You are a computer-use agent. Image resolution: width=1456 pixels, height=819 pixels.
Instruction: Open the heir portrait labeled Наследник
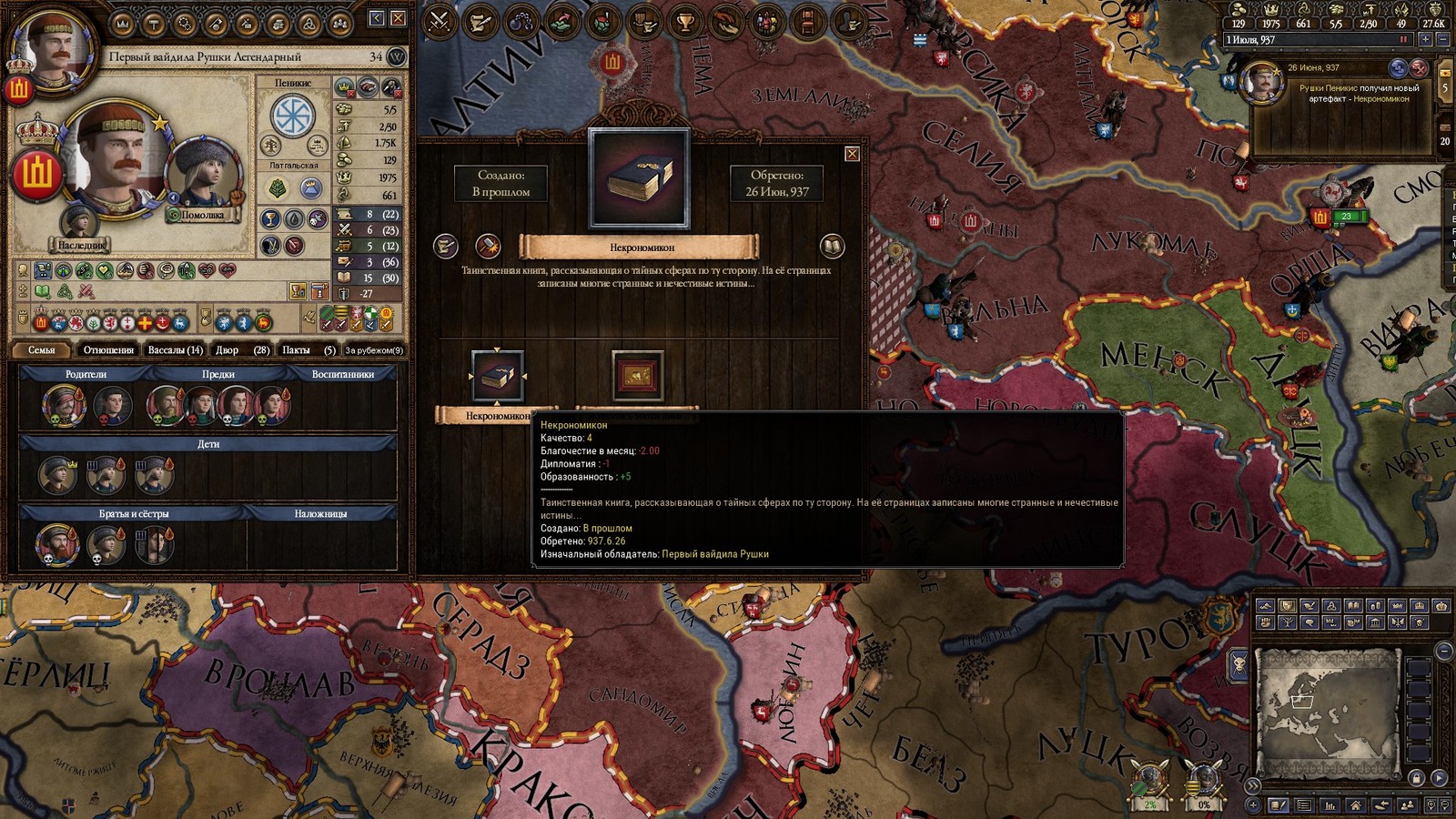tap(79, 223)
